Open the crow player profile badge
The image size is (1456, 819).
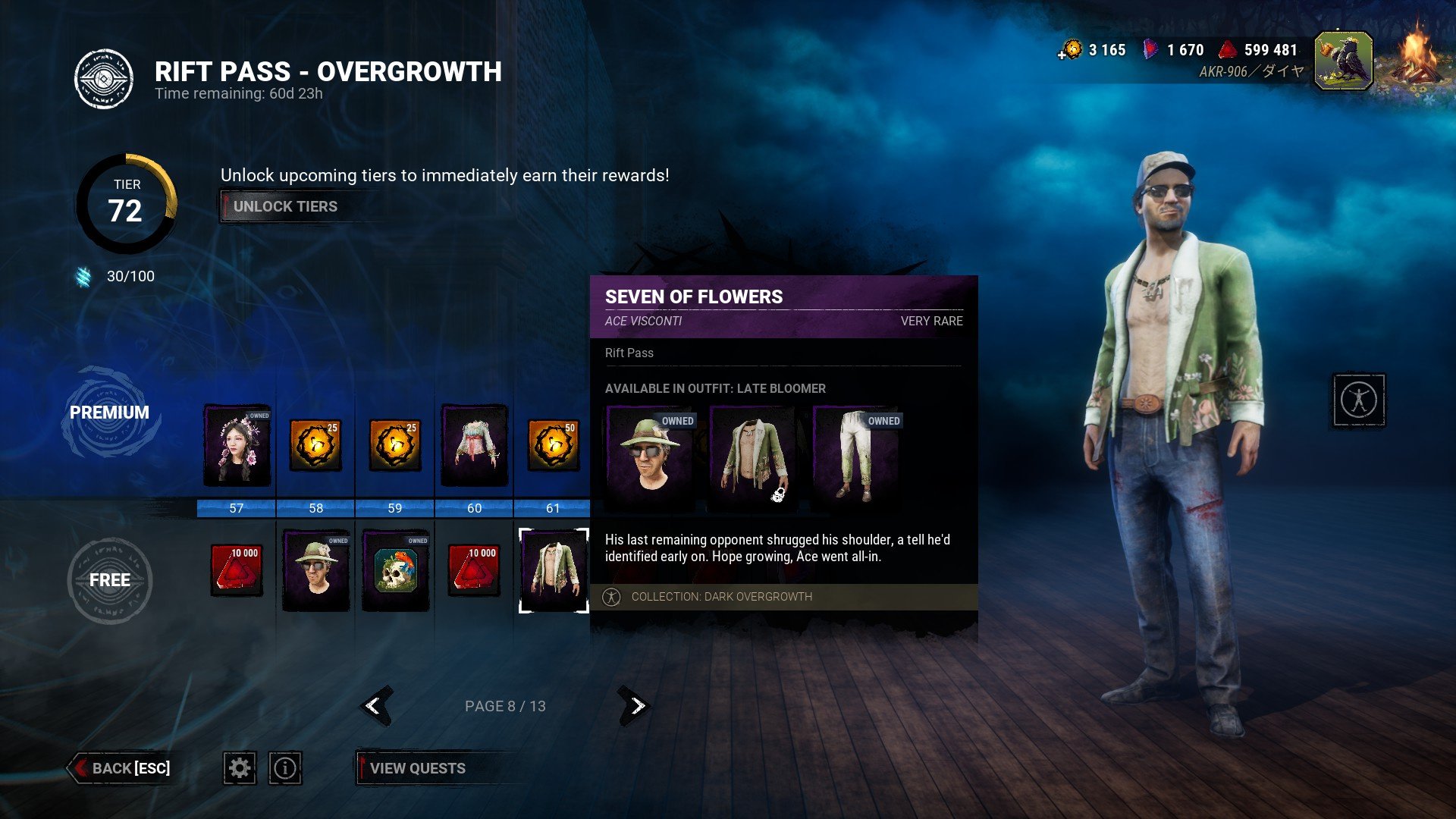(x=1343, y=61)
